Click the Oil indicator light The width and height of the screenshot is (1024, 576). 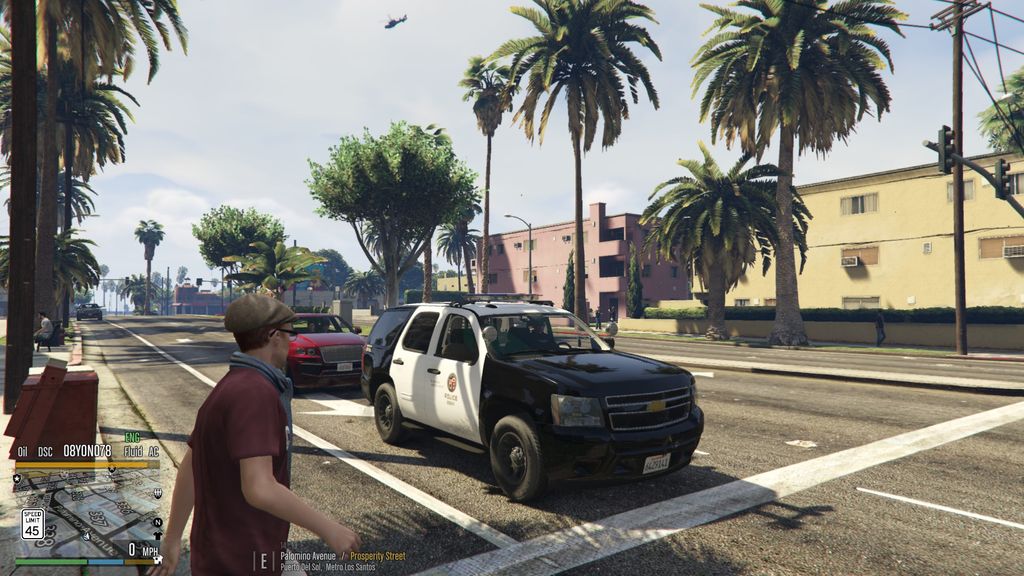22,451
